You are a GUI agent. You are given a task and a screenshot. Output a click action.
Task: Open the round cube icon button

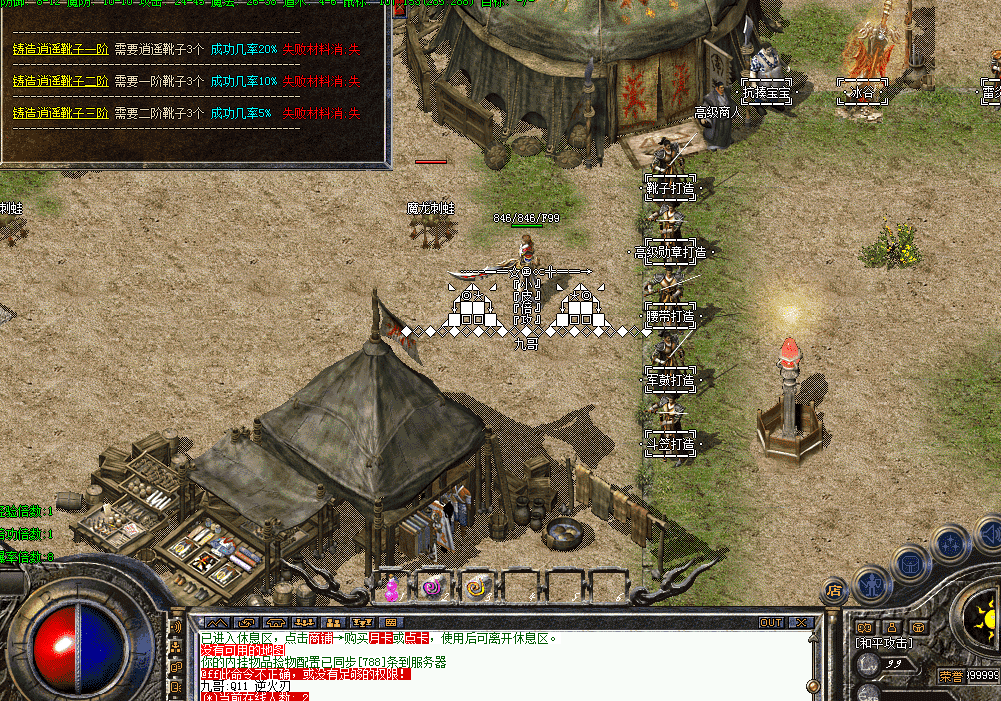click(x=910, y=563)
